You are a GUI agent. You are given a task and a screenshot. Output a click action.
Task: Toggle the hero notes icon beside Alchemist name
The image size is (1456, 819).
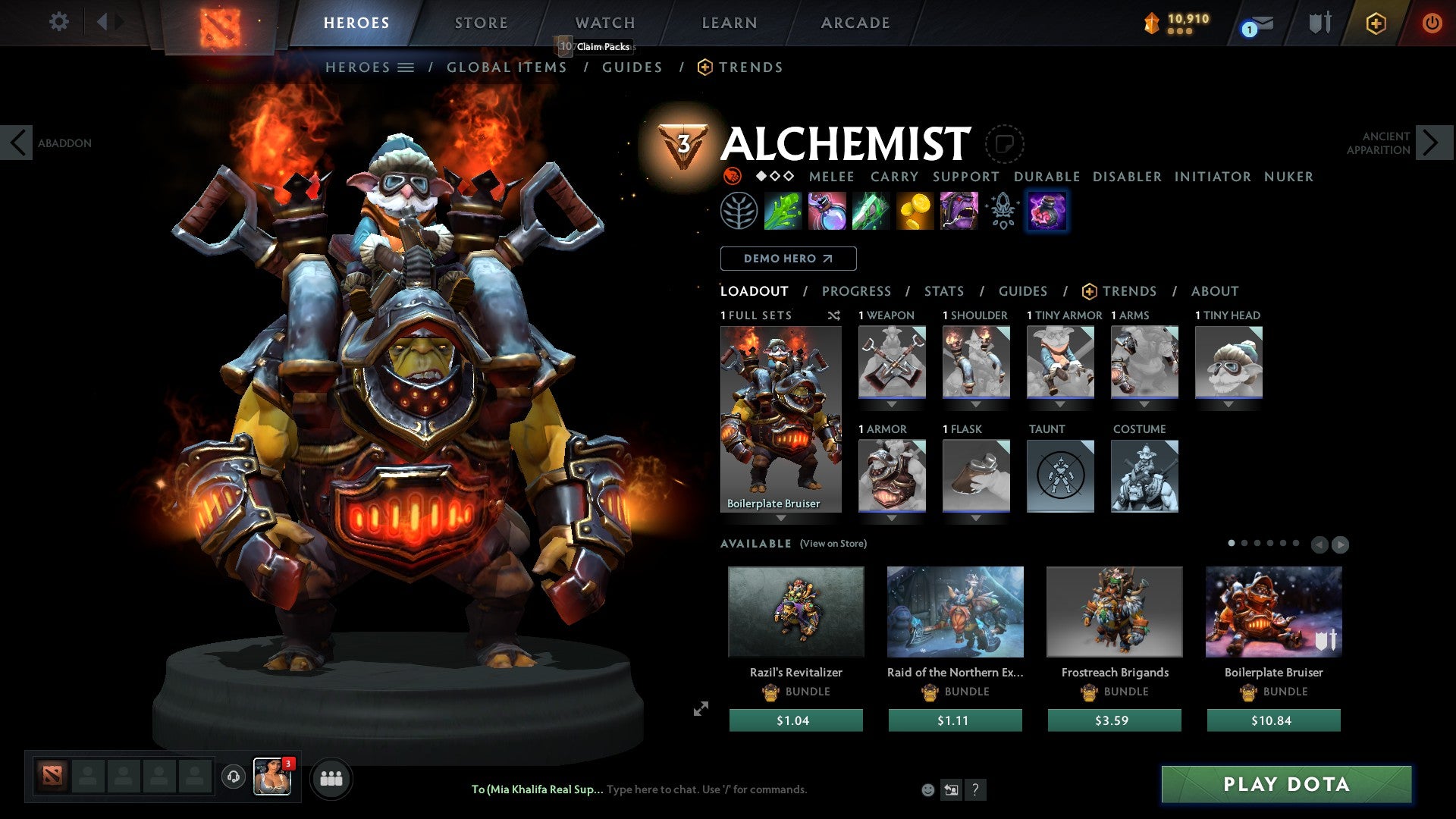tap(1005, 144)
